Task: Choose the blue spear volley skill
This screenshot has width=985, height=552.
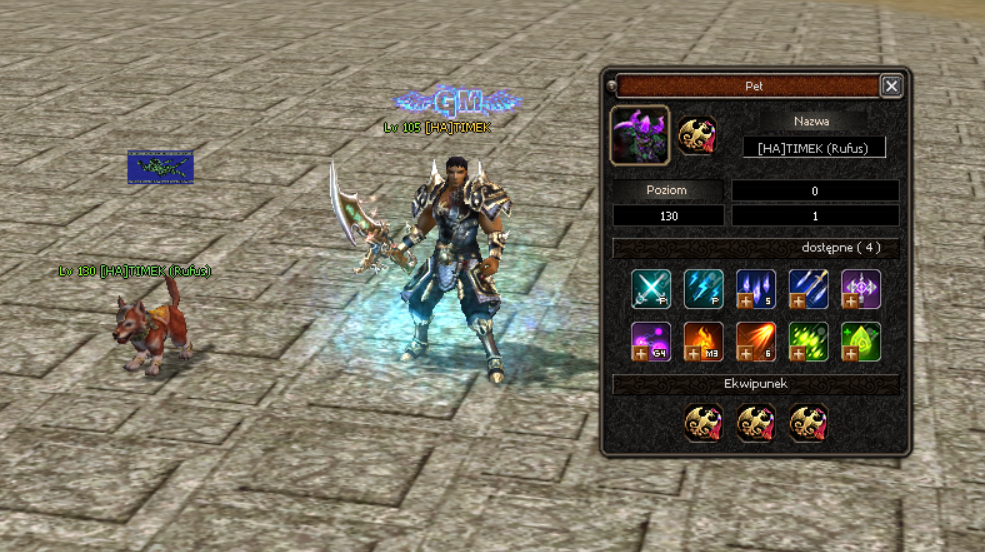Action: tap(808, 289)
